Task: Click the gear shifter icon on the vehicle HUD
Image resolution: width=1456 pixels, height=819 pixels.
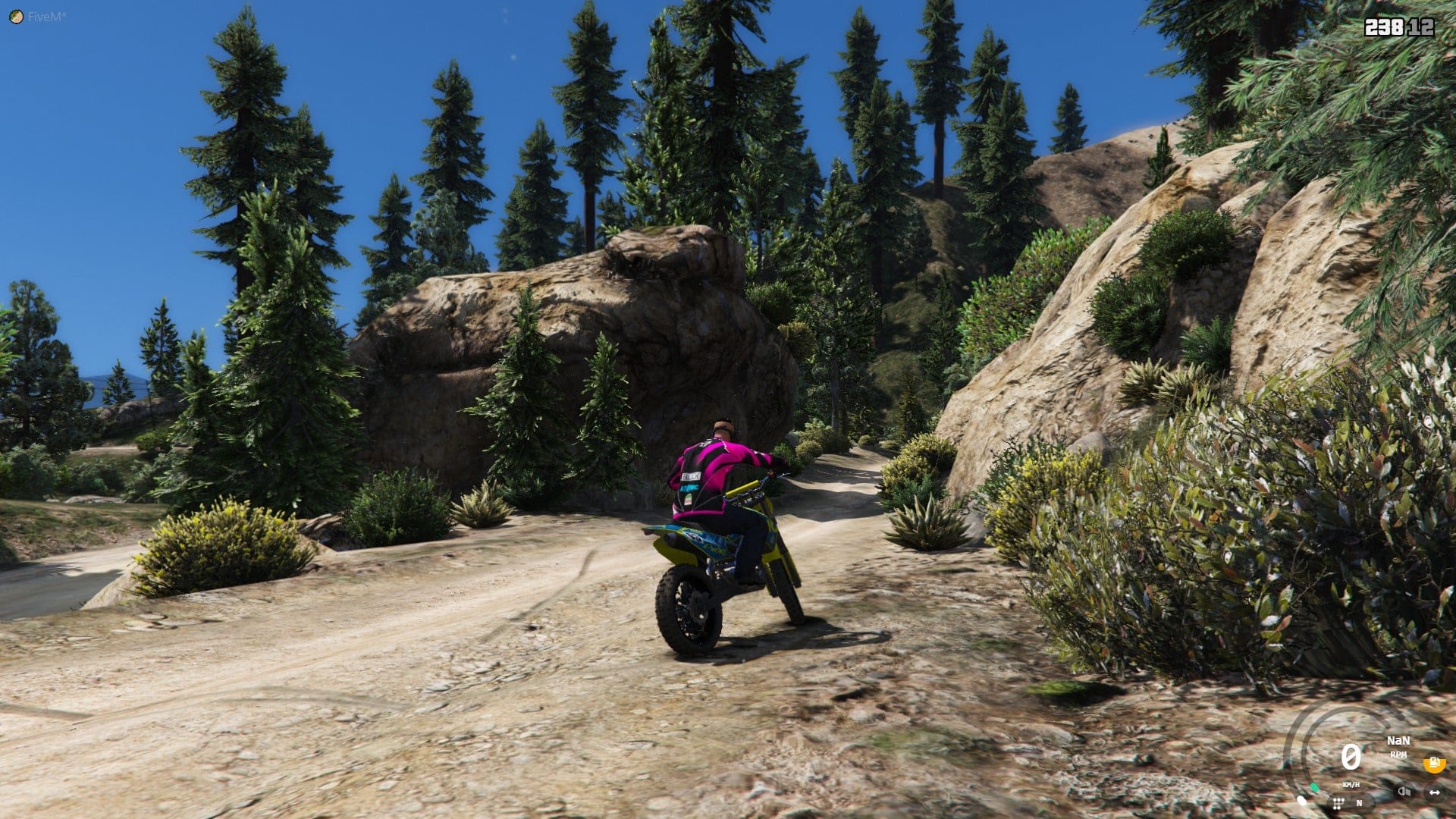Action: click(x=1338, y=804)
